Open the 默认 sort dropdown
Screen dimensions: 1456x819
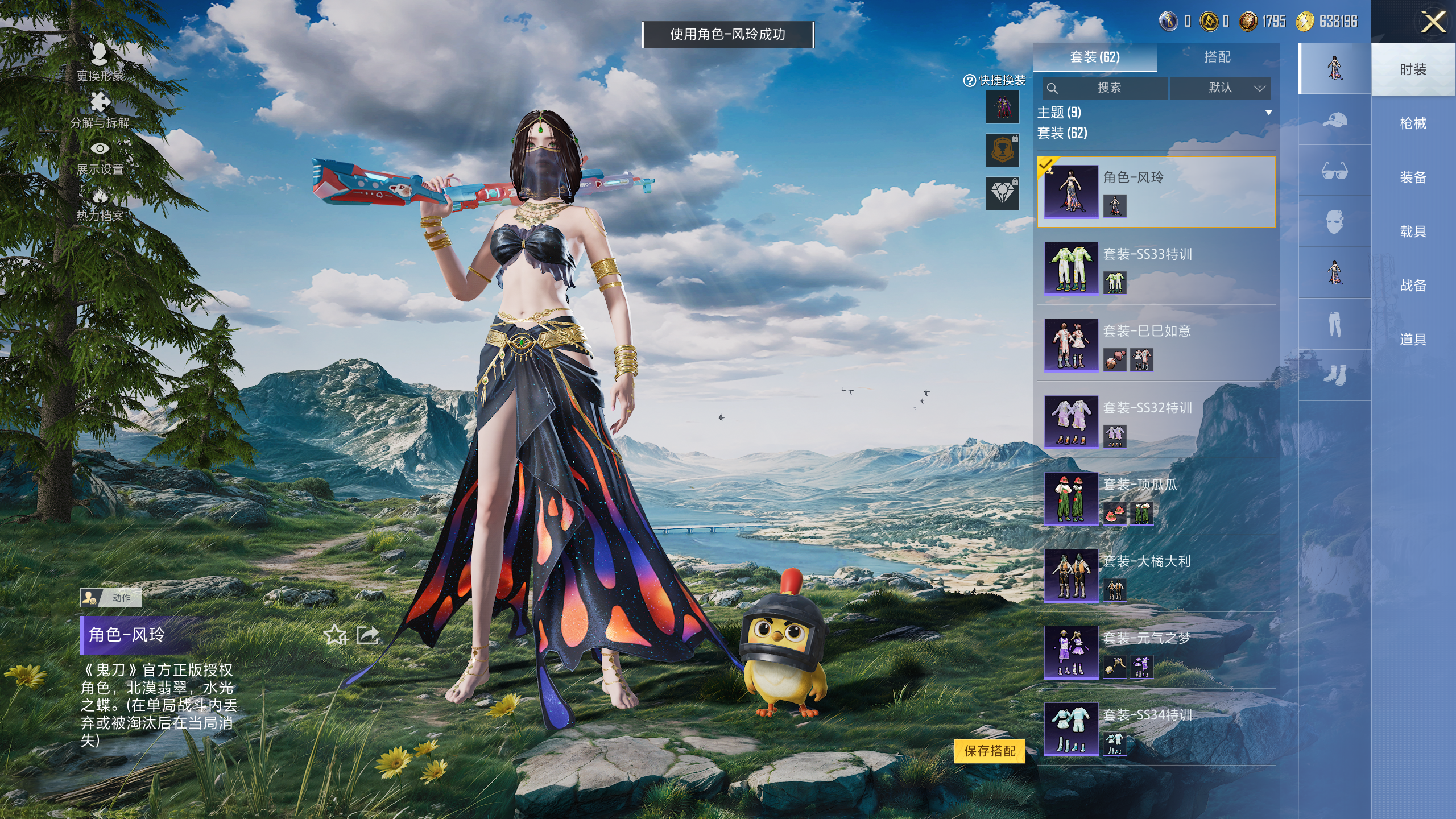tap(1220, 88)
